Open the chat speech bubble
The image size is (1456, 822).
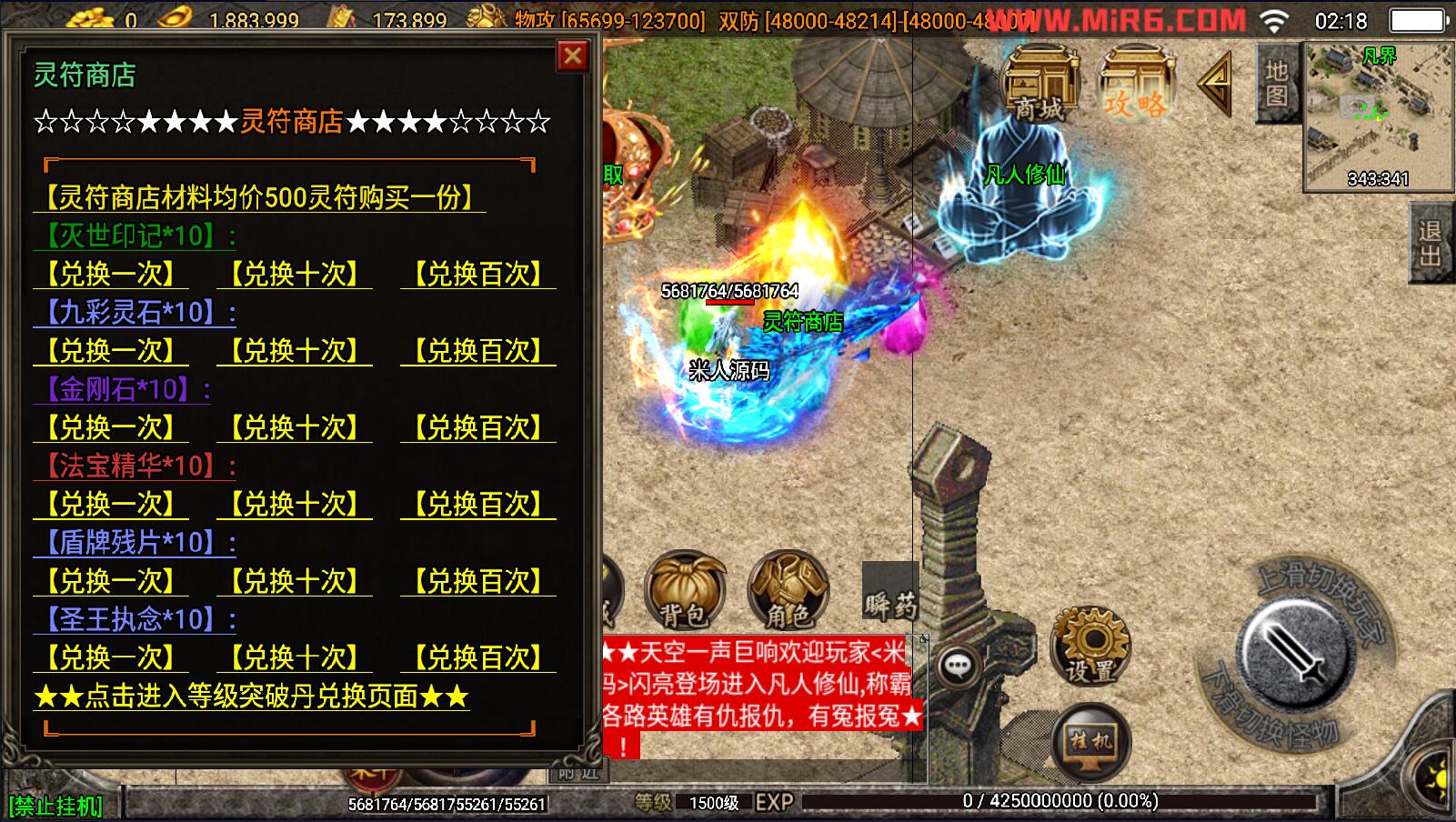click(957, 667)
